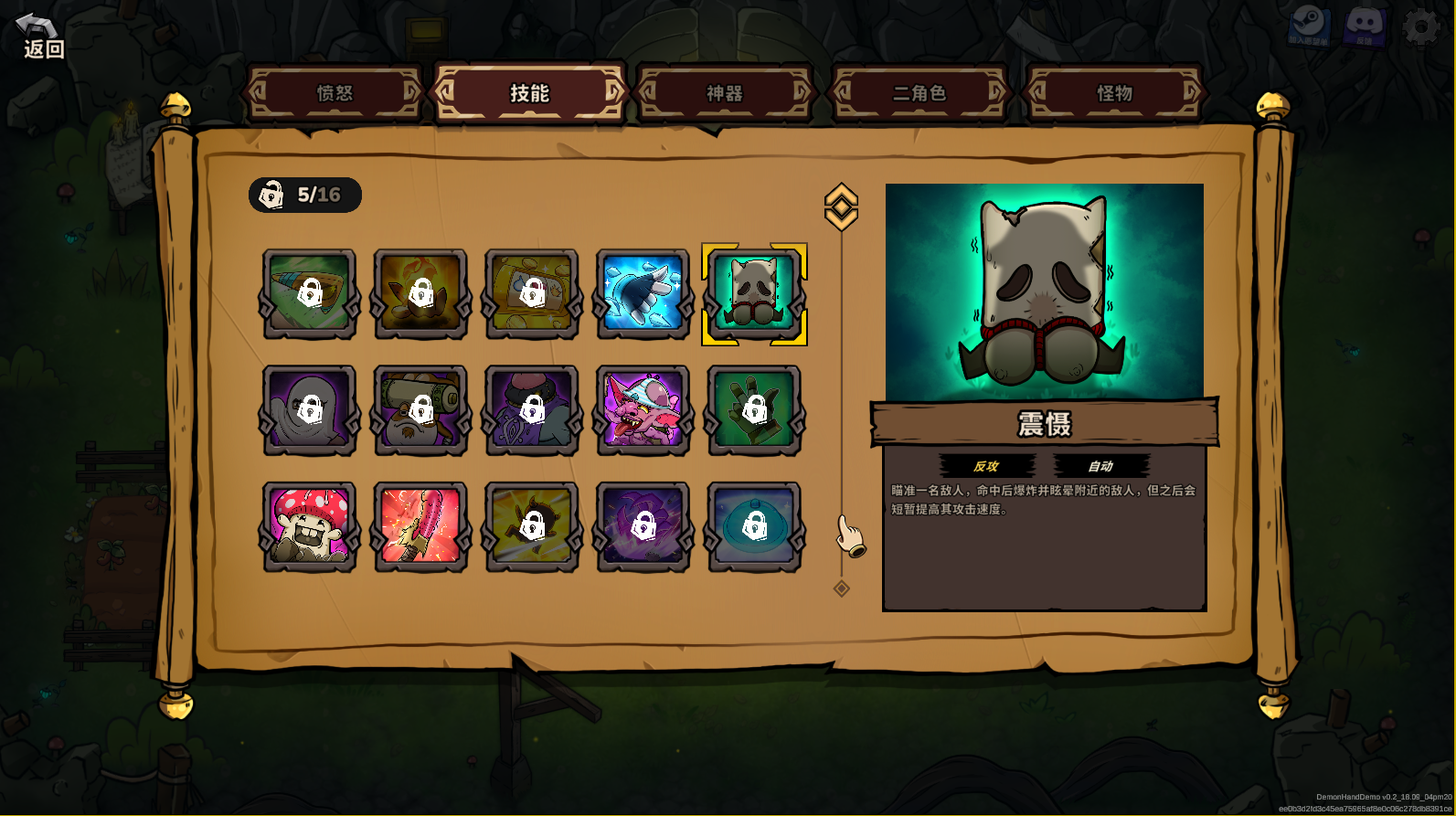Show the 怪物 monsters tab
Image resolution: width=1456 pixels, height=816 pixels.
[x=1114, y=93]
